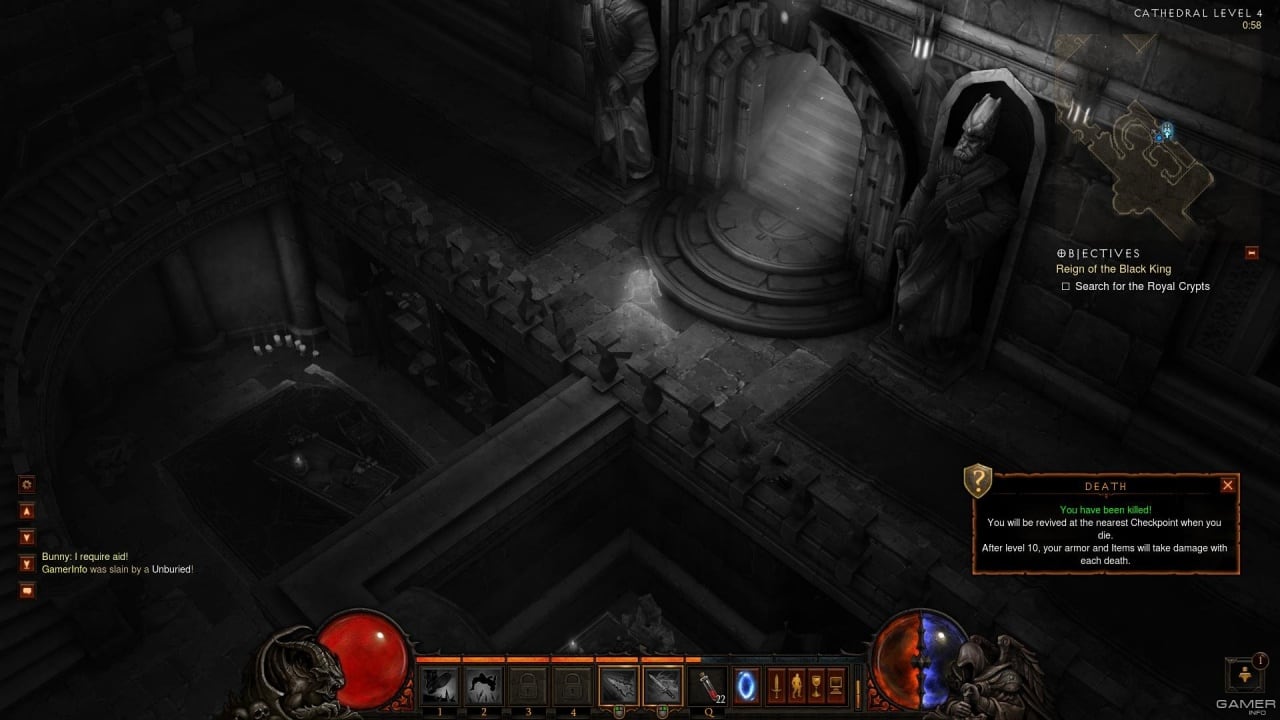Jump to the bottom of chat
The image size is (1280, 720).
tap(27, 563)
